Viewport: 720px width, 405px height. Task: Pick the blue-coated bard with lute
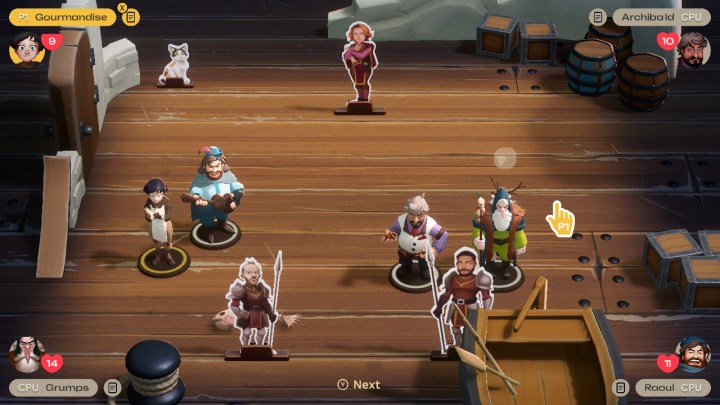214,192
